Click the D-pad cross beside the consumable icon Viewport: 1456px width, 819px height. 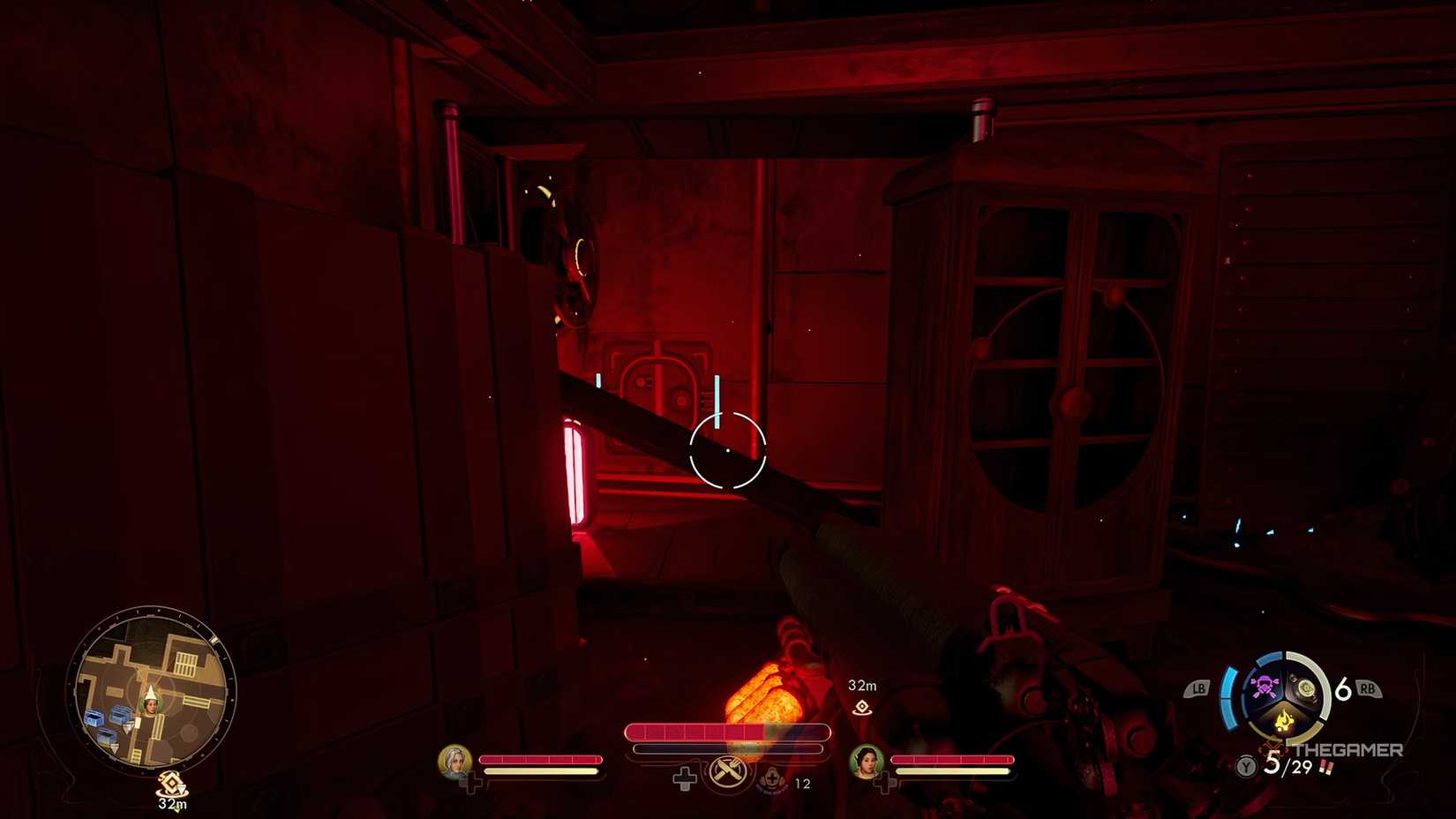(x=685, y=779)
